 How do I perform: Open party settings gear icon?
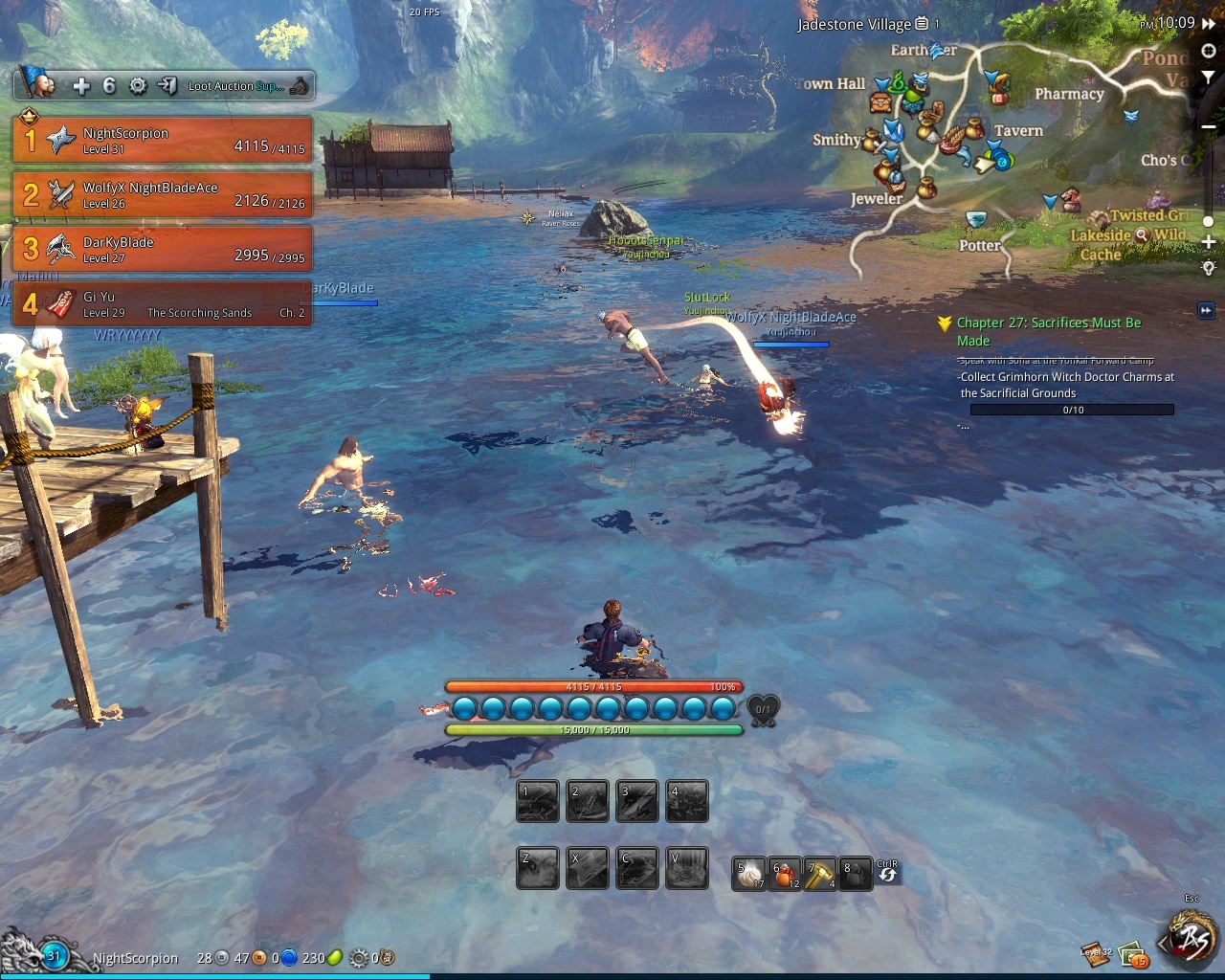[138, 86]
